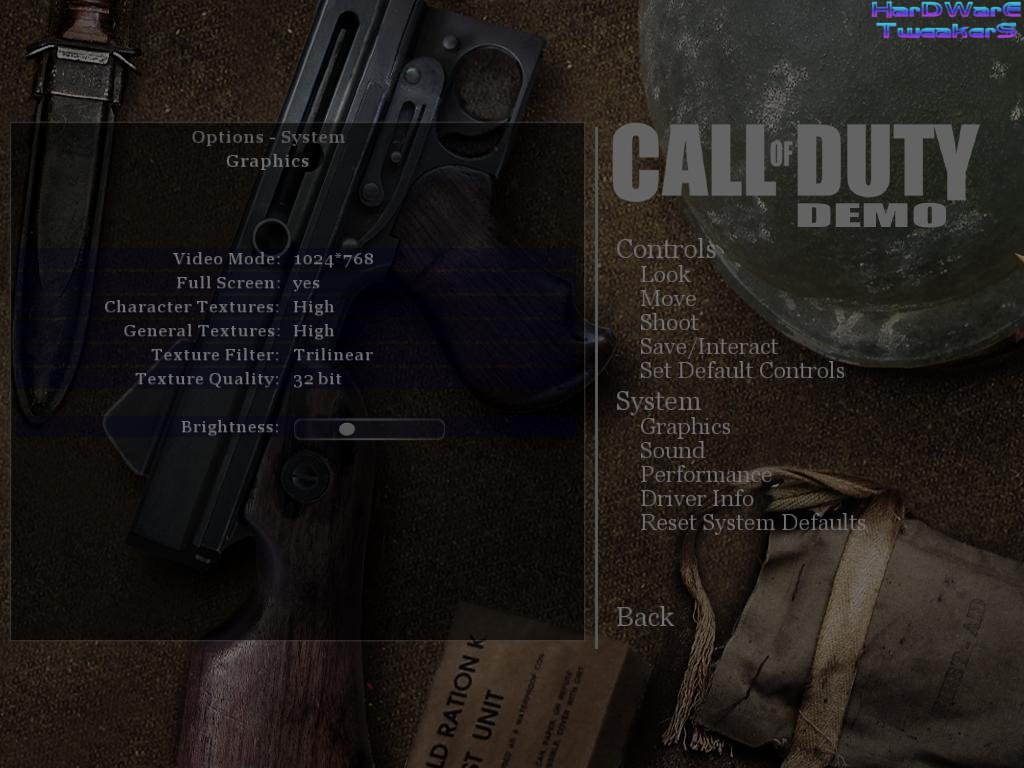
Task: Go Back to the previous menu
Action: coord(645,617)
